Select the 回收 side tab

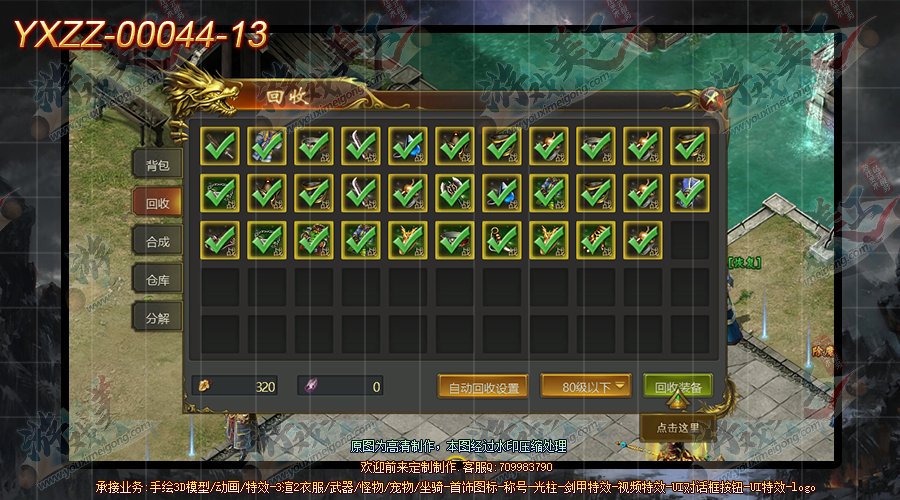coord(157,203)
